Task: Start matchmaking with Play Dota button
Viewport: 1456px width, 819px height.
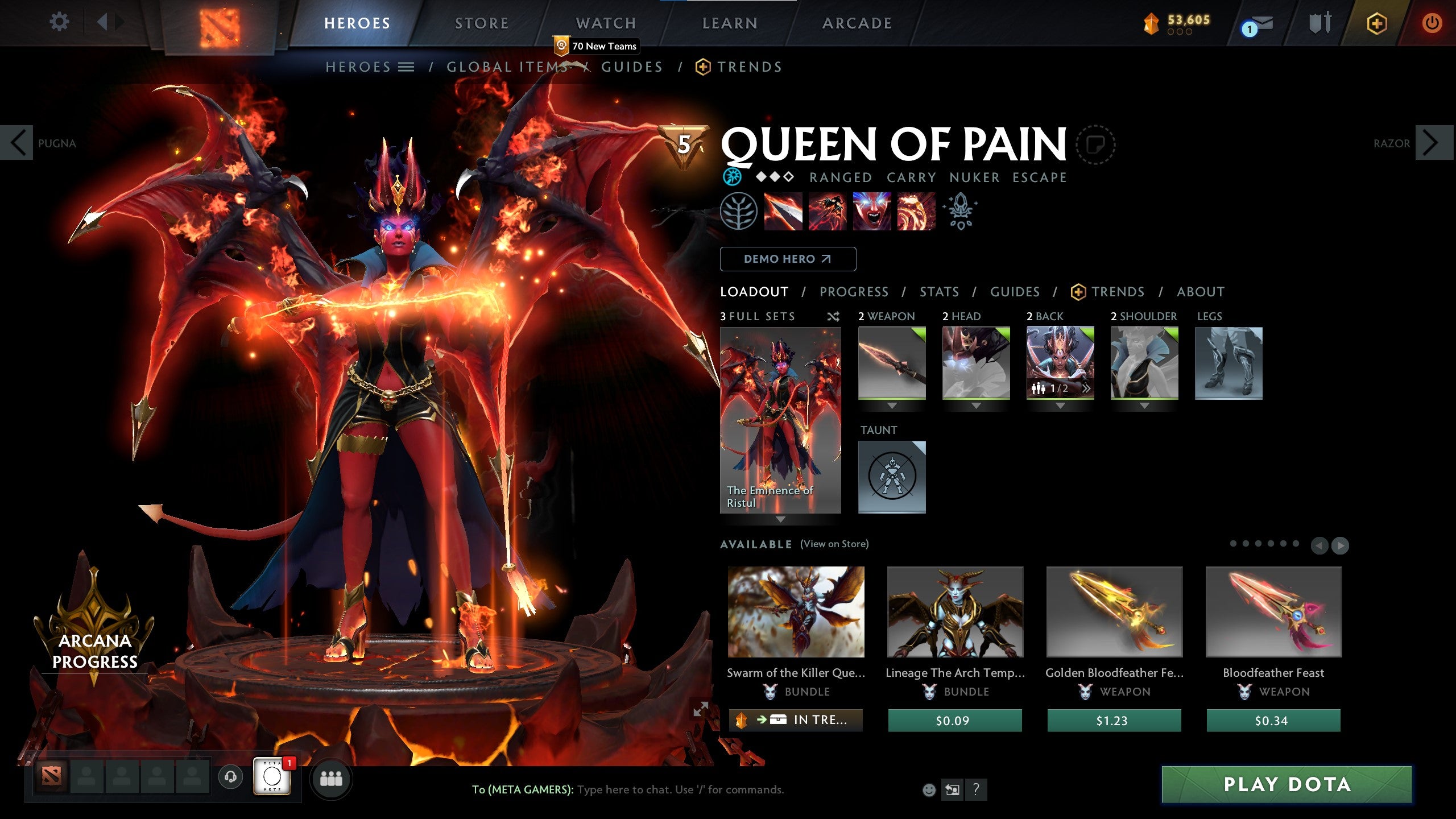Action: (1286, 784)
